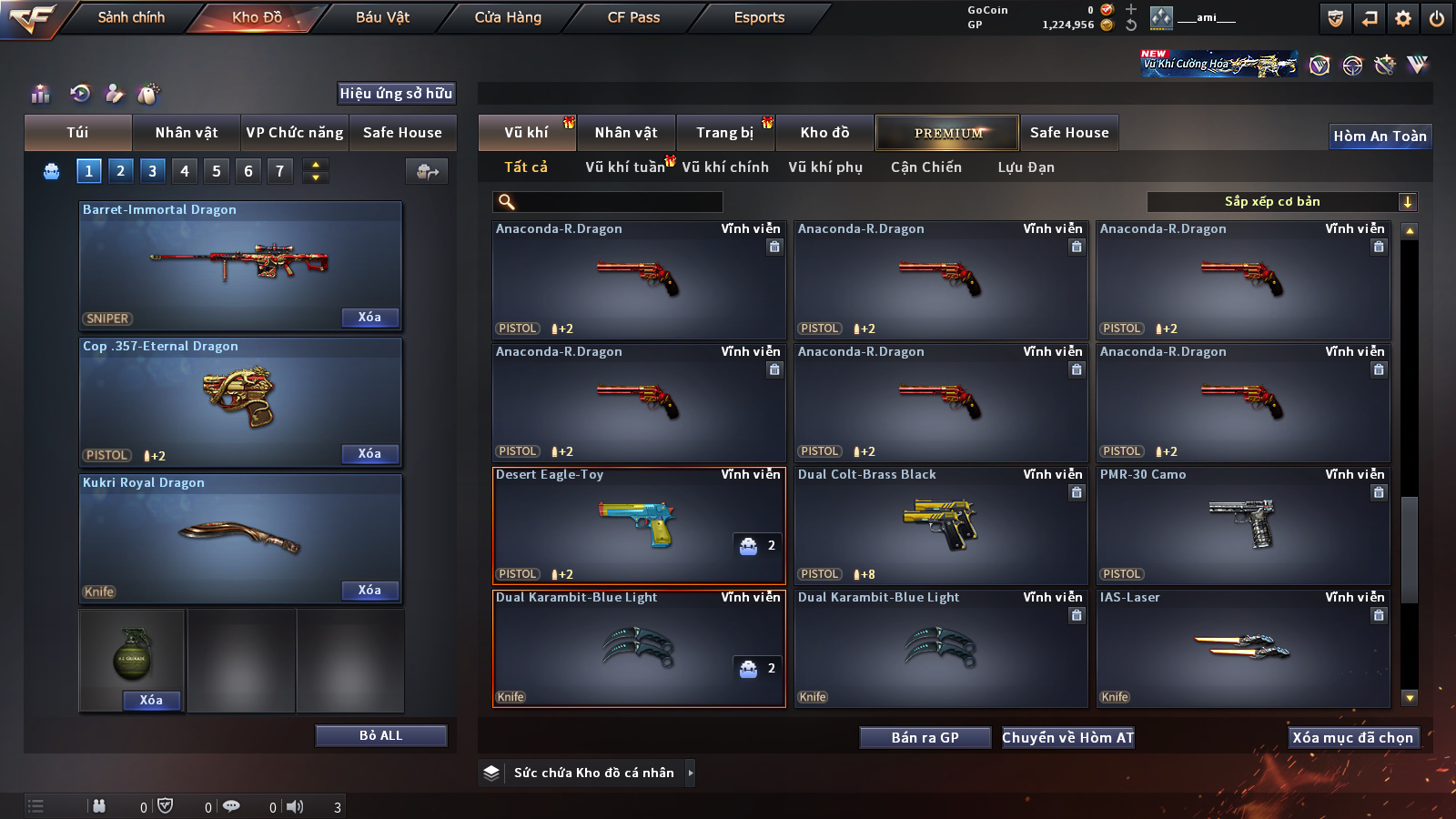Viewport: 1456px width, 819px height.
Task: Remove Barret-Immortal Dragon with Xóa
Action: 369,318
